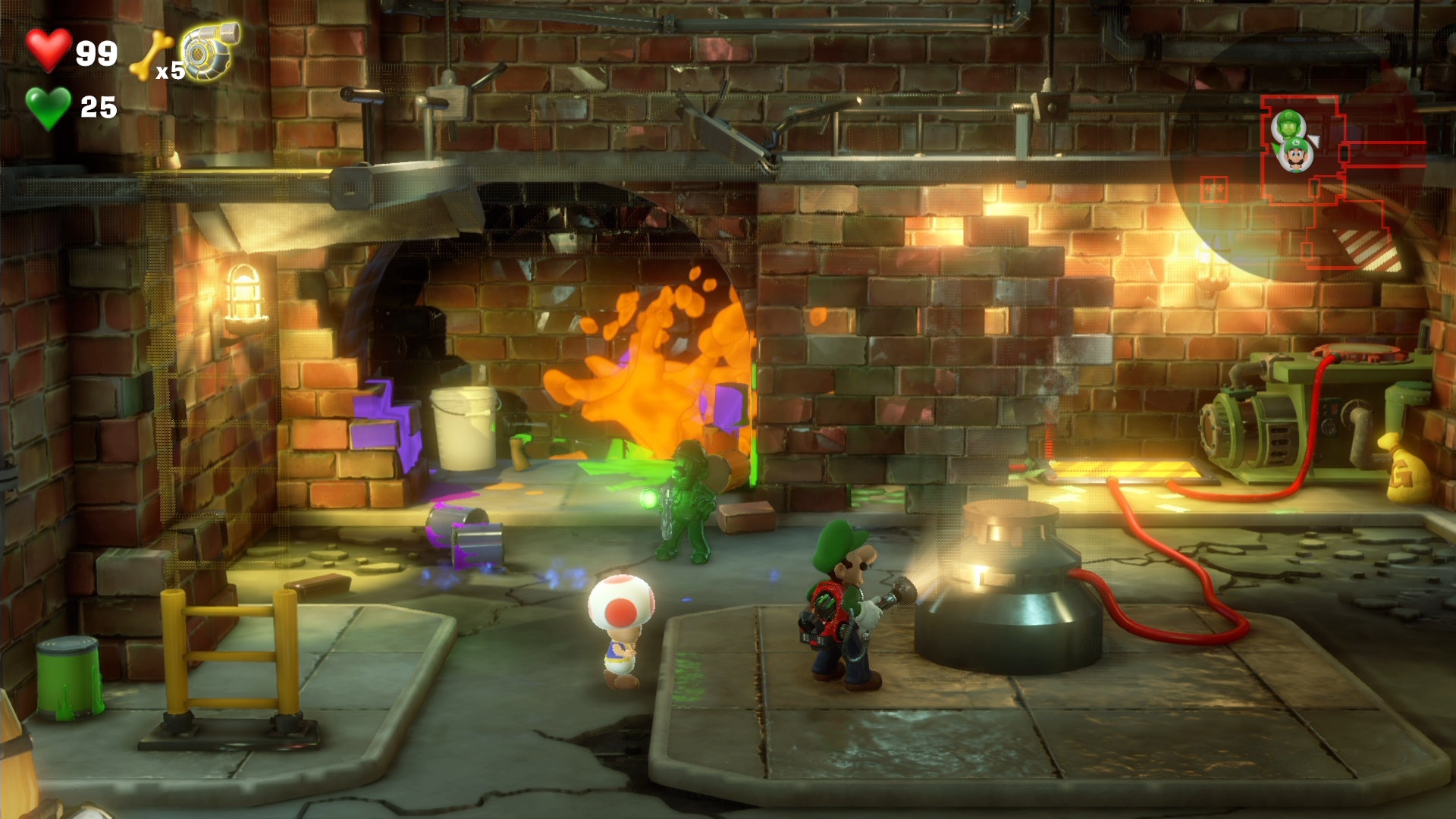Screen dimensions: 1456x819
Task: Select the elevator marker on the minimap
Action: [1214, 187]
